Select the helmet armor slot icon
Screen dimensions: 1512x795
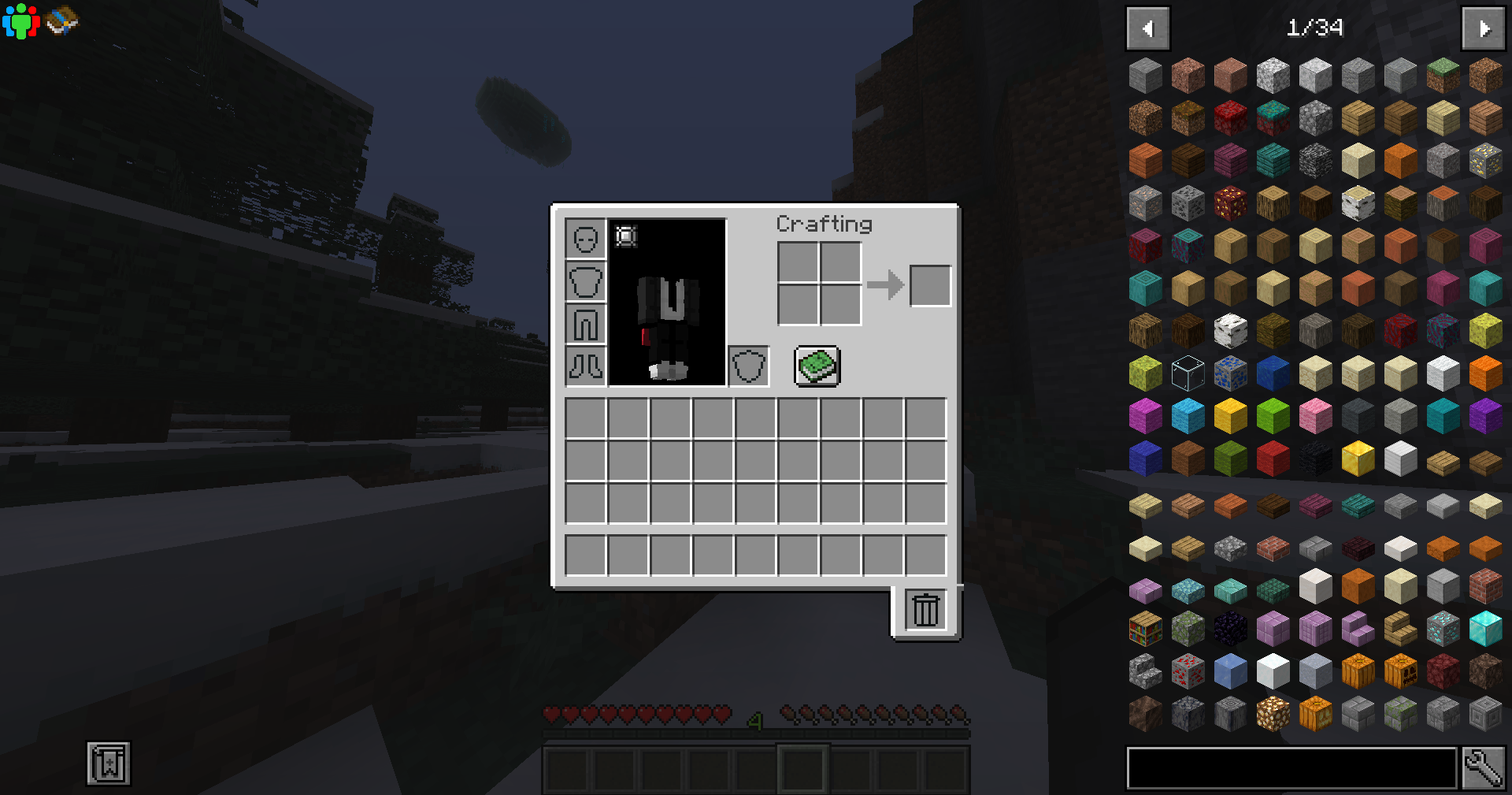click(585, 239)
